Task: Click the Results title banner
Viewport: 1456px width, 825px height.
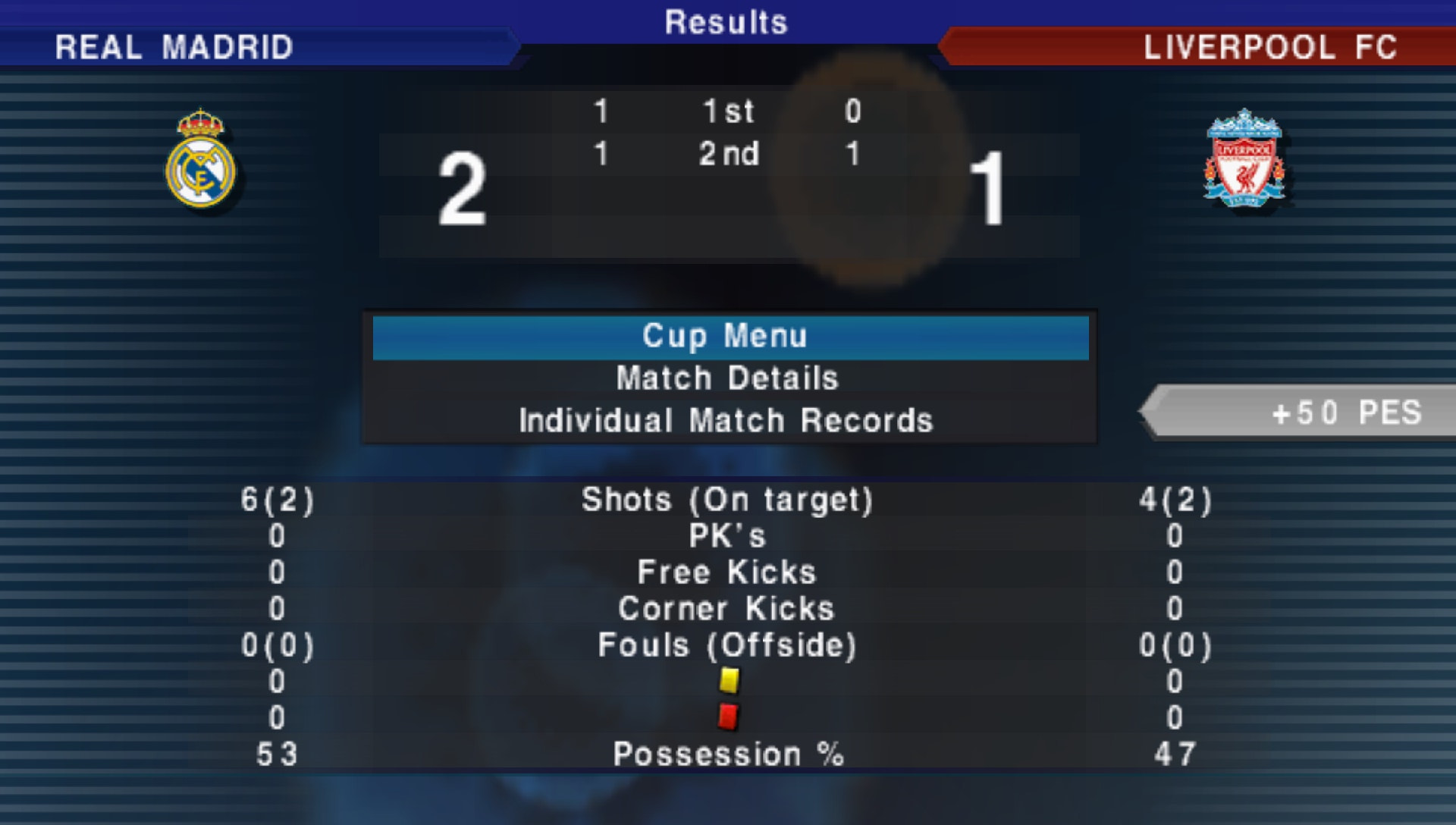Action: click(726, 22)
